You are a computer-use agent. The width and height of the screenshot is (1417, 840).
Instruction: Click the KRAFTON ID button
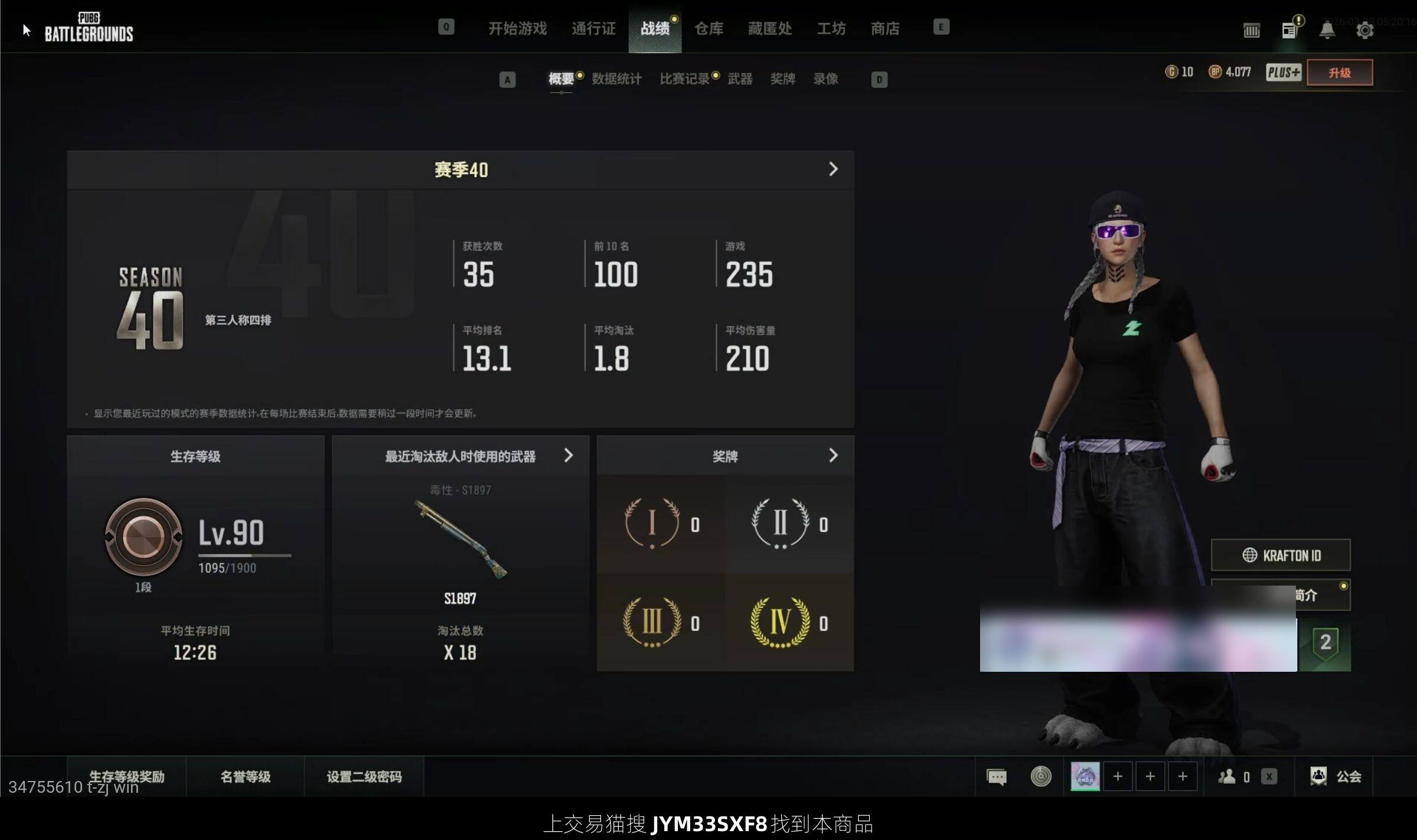(1281, 555)
